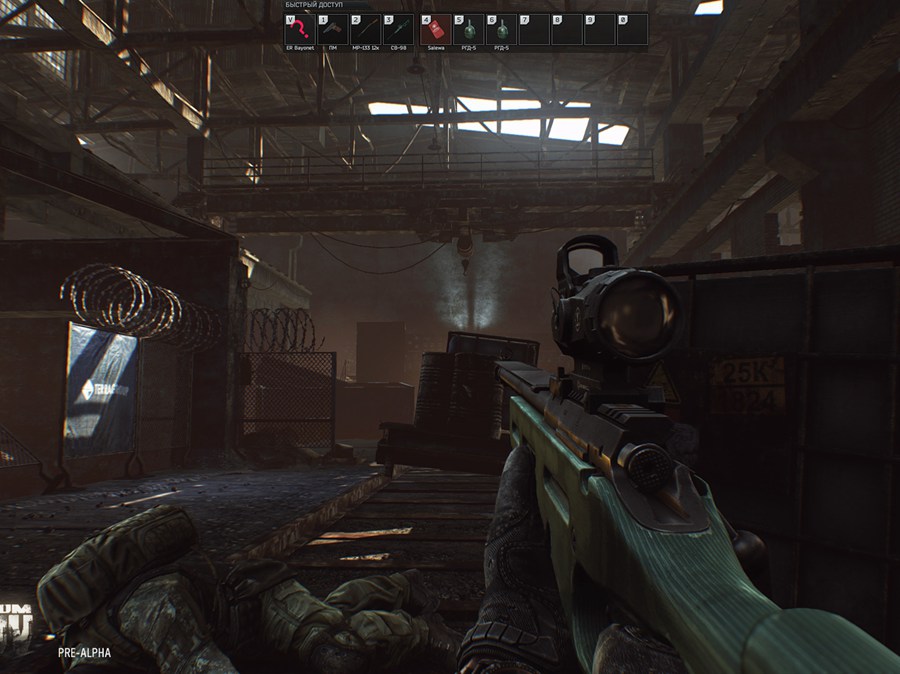Equip the PM pistol from the hotbar
Viewport: 900px width, 674px height.
pyautogui.click(x=333, y=30)
